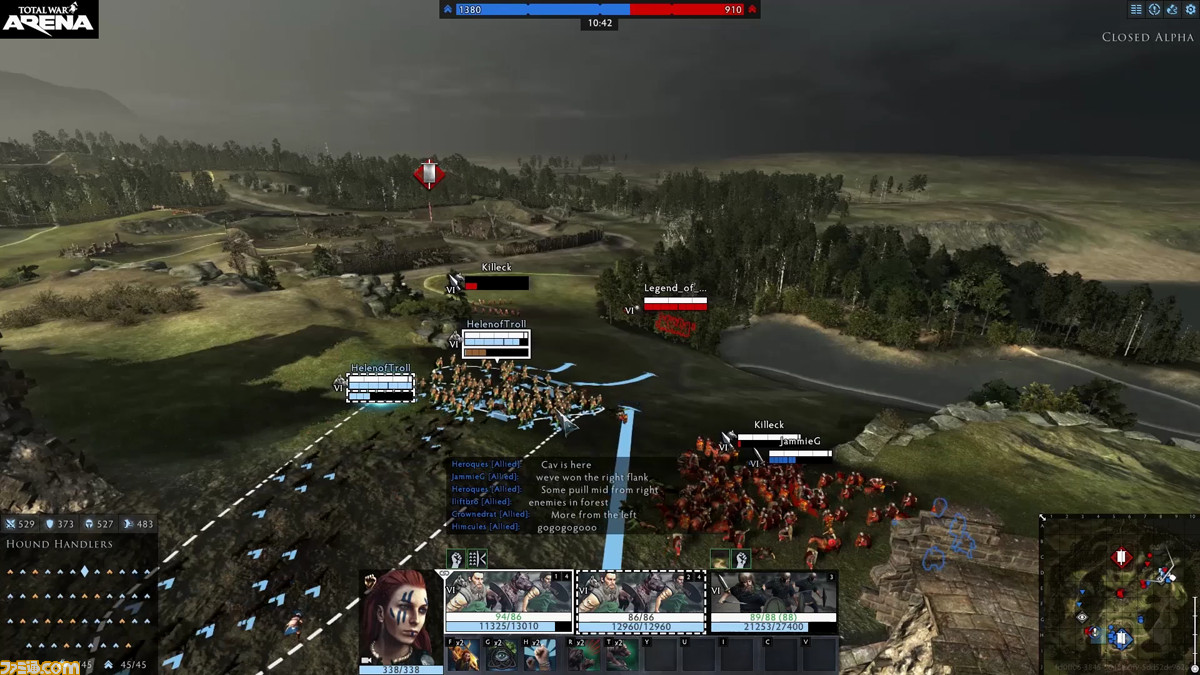Activate the R hound ability
Viewport: 1200px width, 675px height.
tap(585, 655)
